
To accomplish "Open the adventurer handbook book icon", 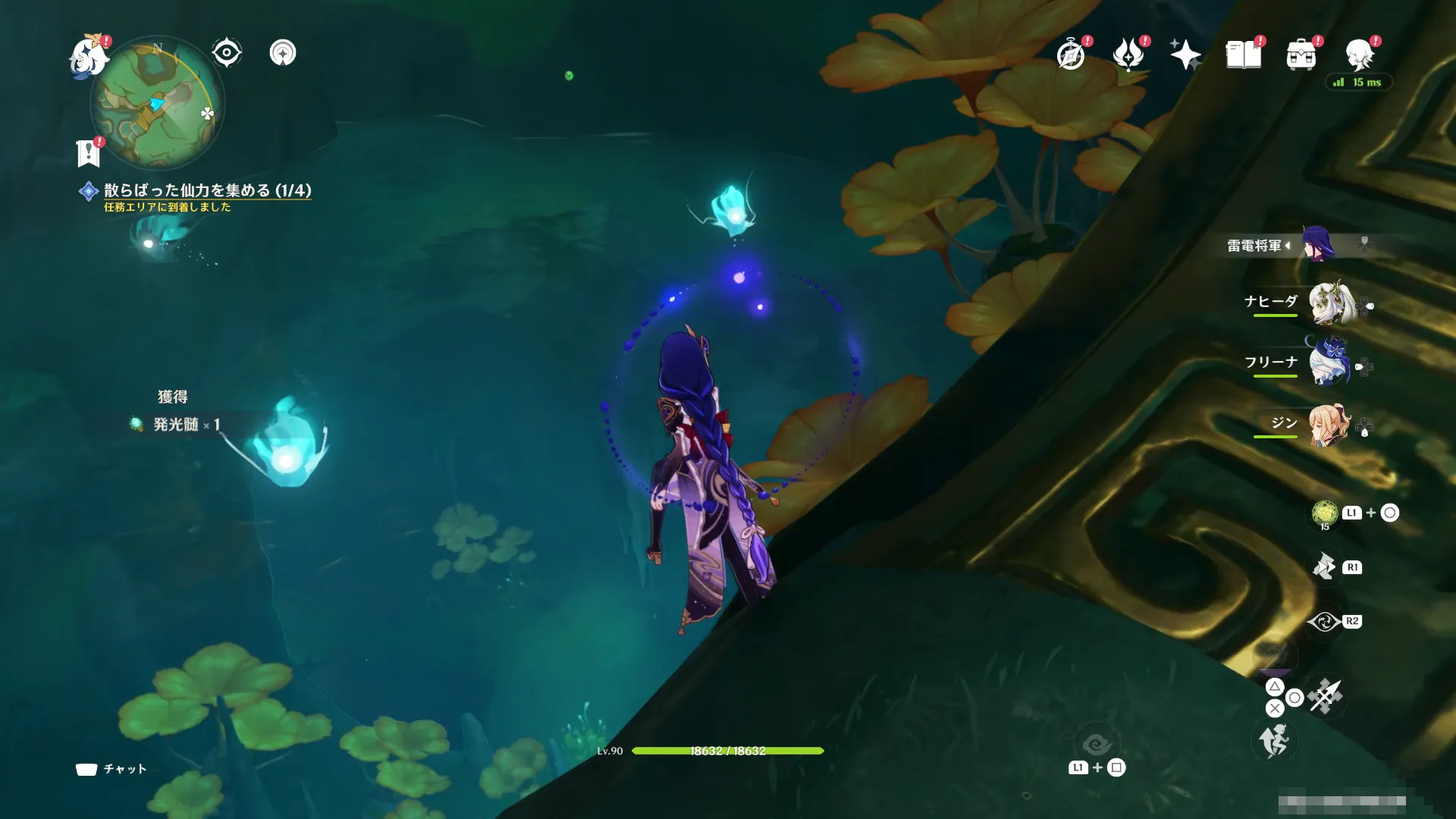I will tap(1244, 55).
